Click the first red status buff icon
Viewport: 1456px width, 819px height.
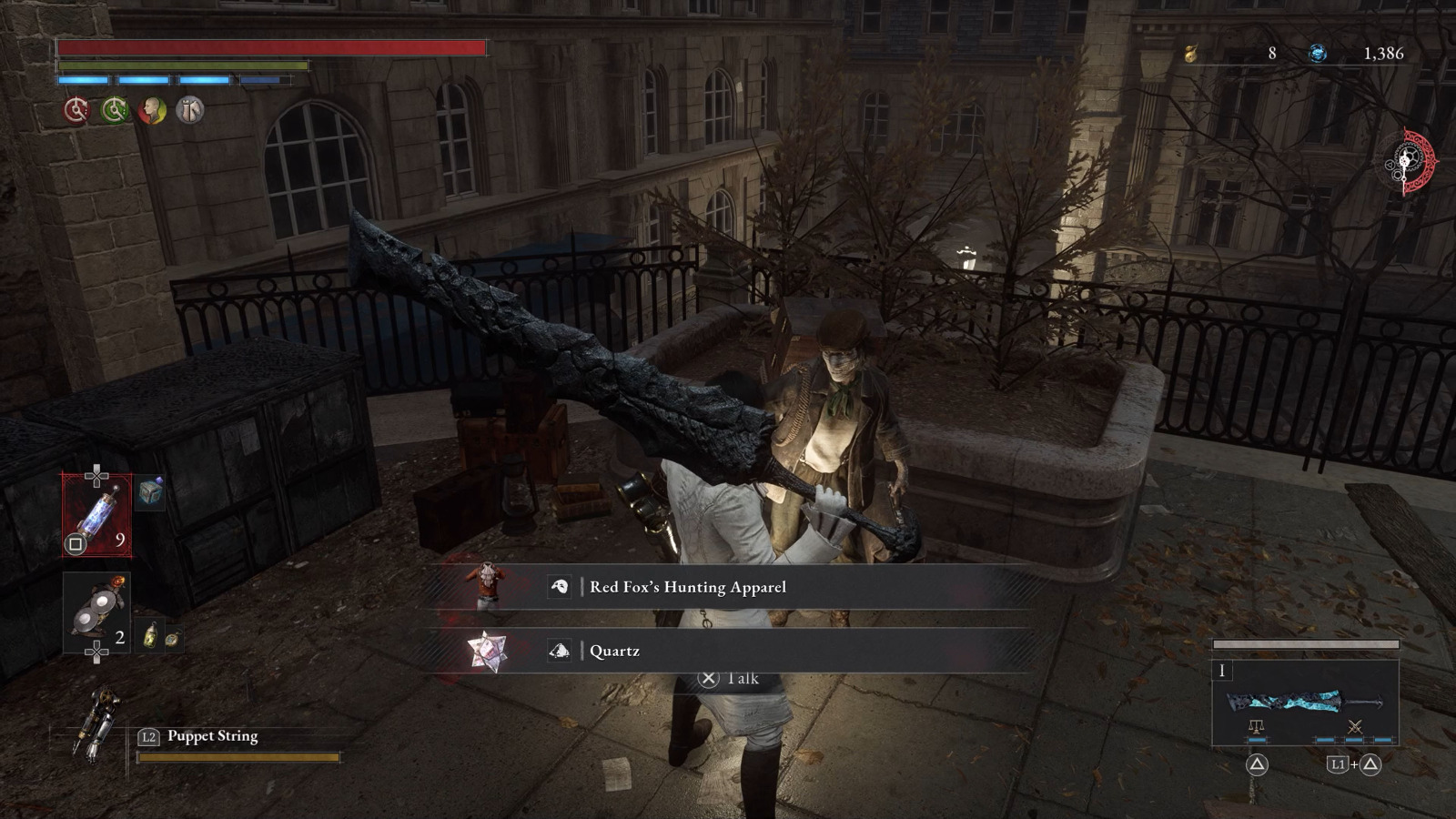tap(76, 110)
